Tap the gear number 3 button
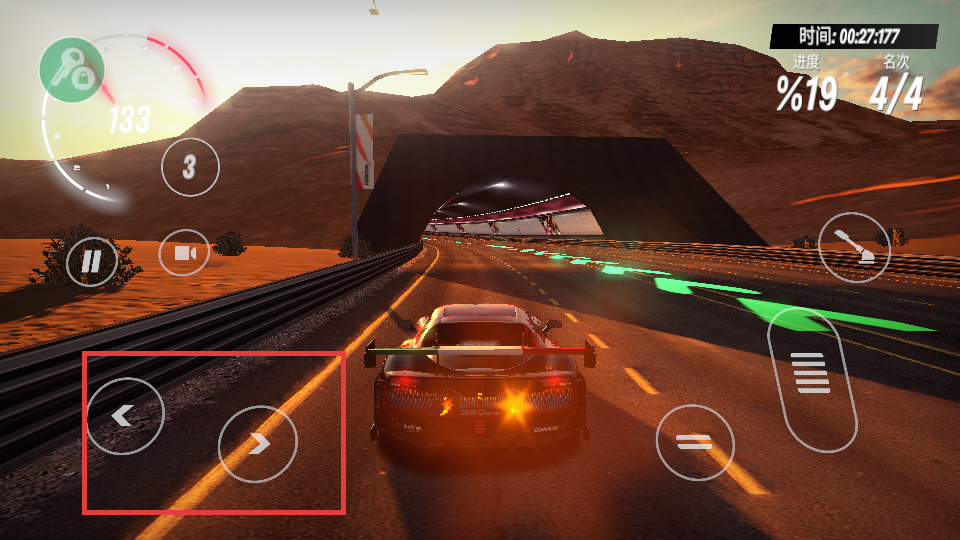This screenshot has height=540, width=960. point(190,166)
